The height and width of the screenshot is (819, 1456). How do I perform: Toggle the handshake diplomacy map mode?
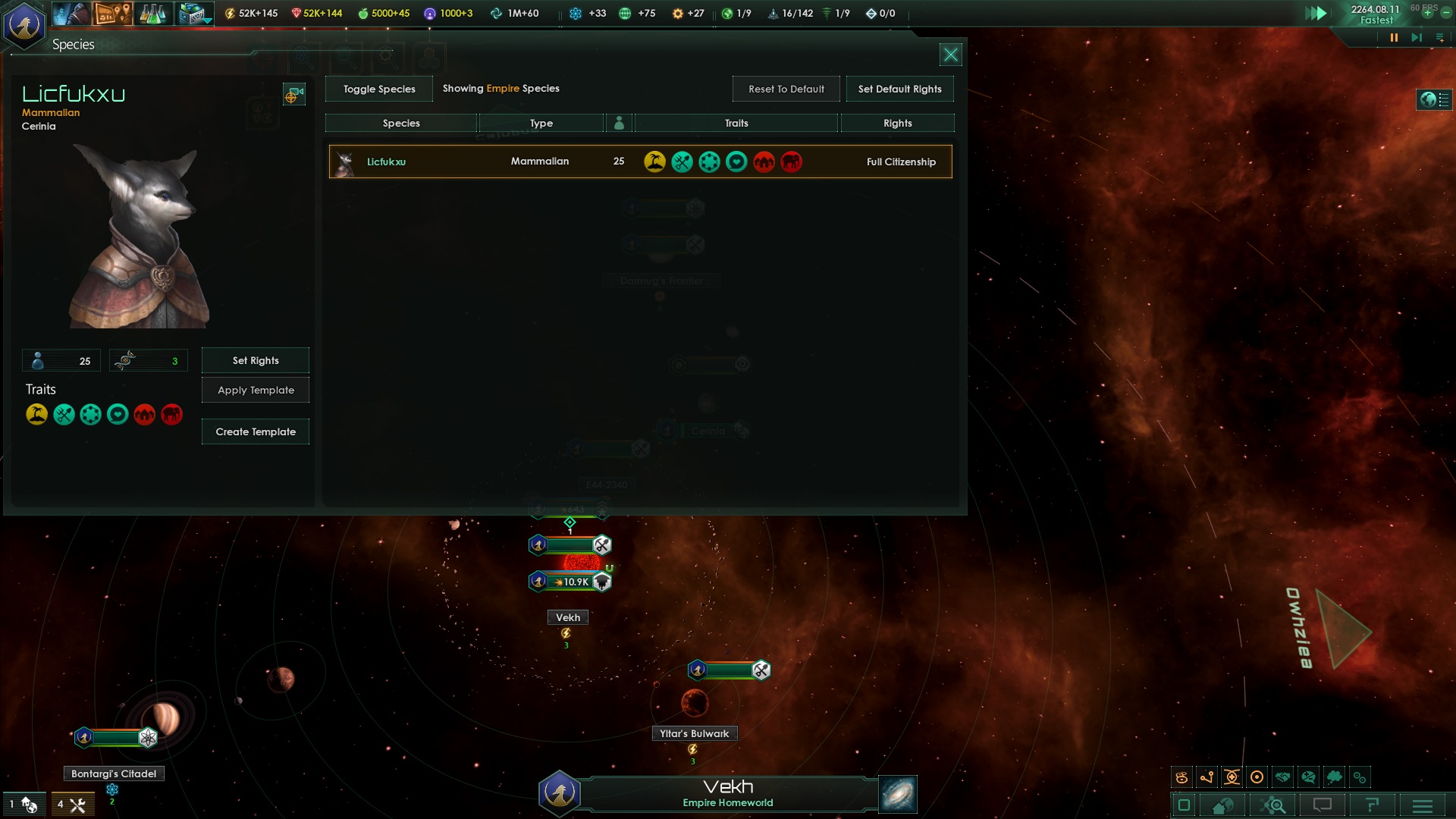point(1282,777)
